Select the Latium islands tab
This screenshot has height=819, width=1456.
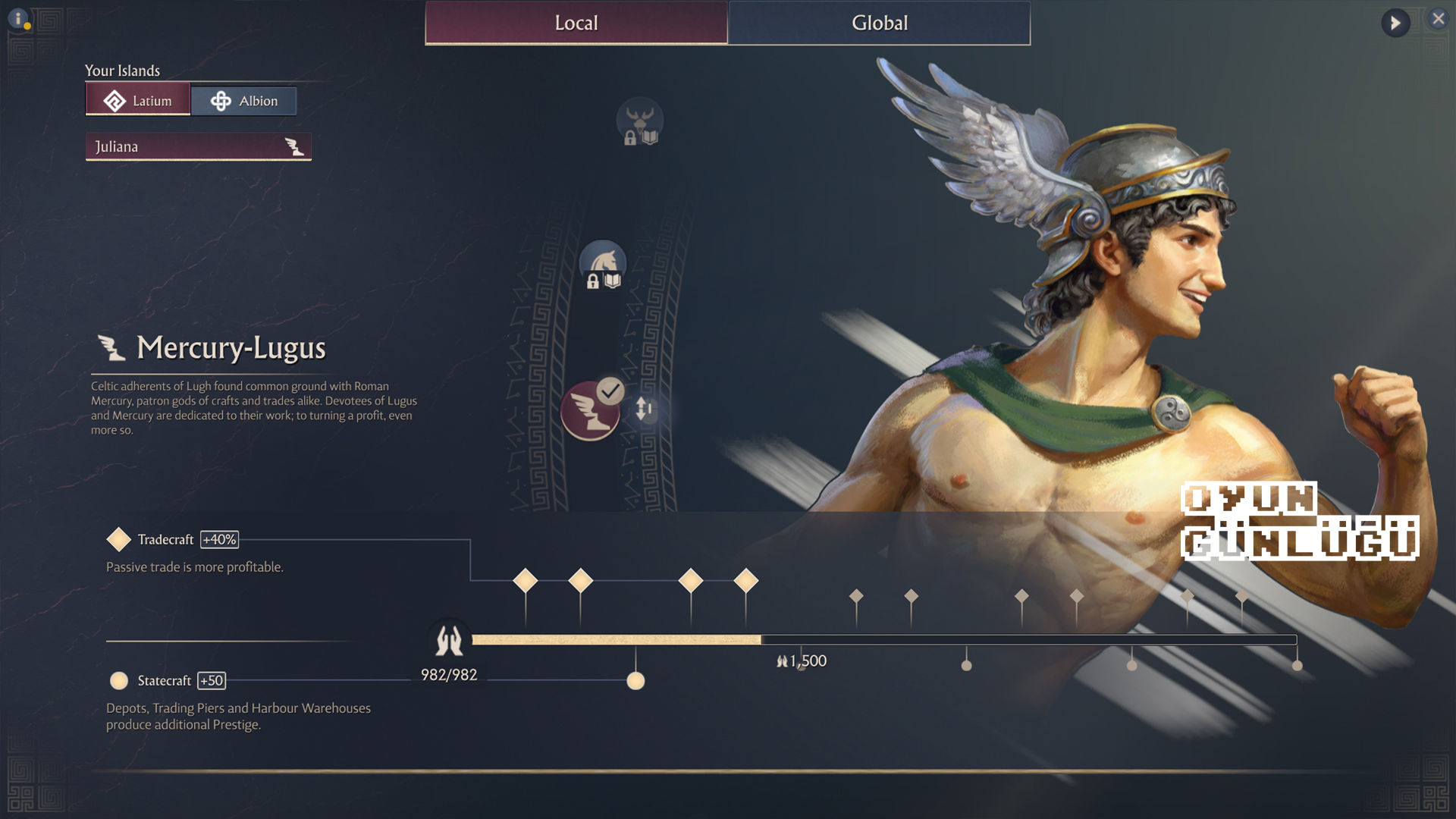coord(138,101)
